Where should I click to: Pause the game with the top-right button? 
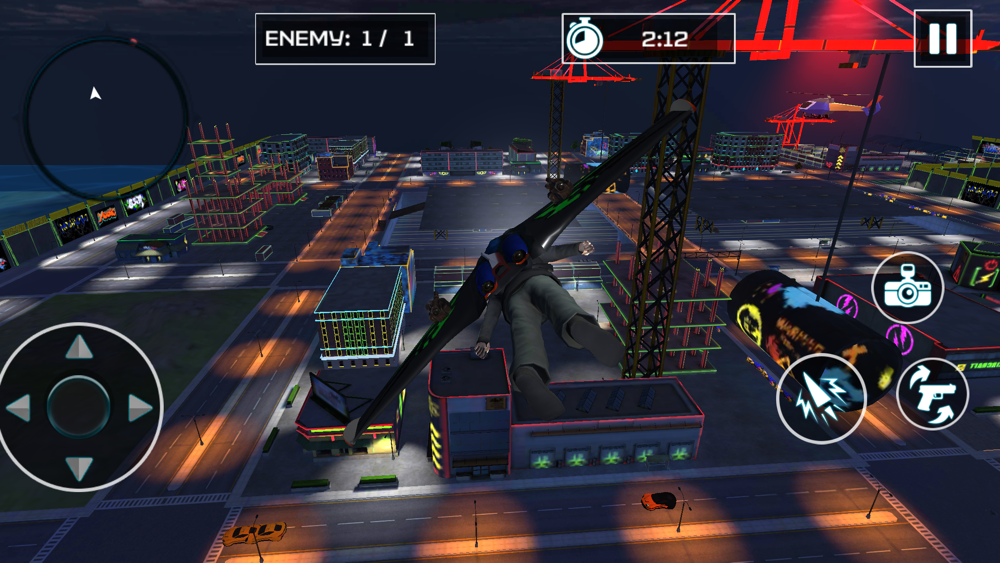coord(942,39)
